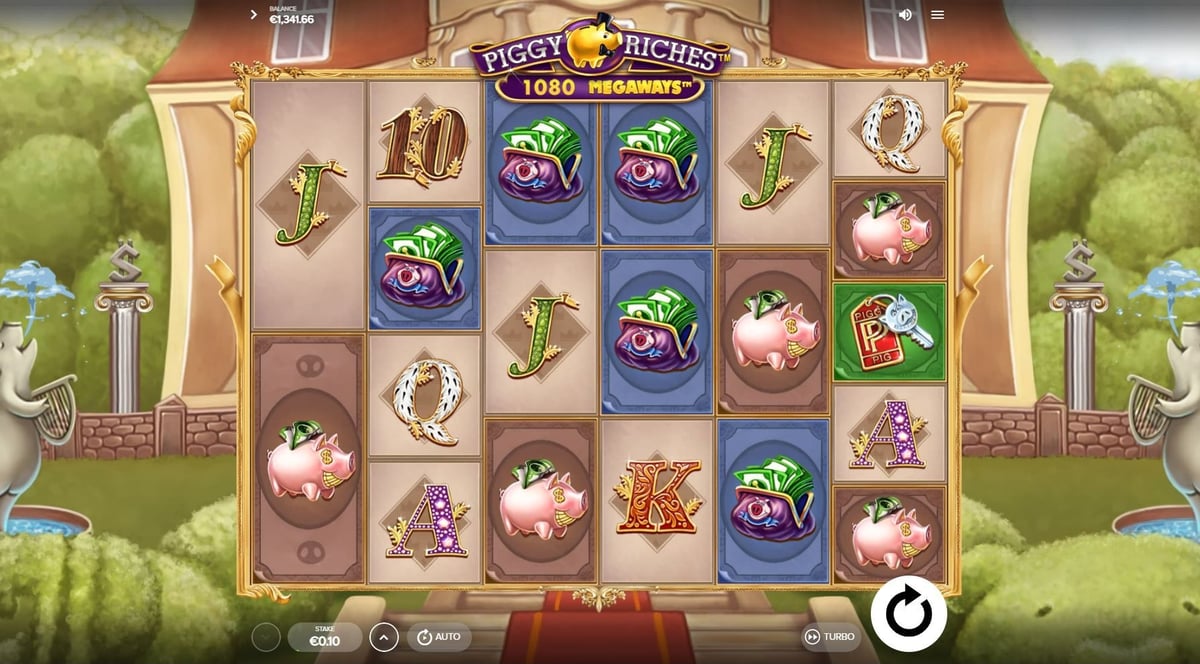1200x664 pixels.
Task: Open the Auto spin options
Action: point(438,637)
